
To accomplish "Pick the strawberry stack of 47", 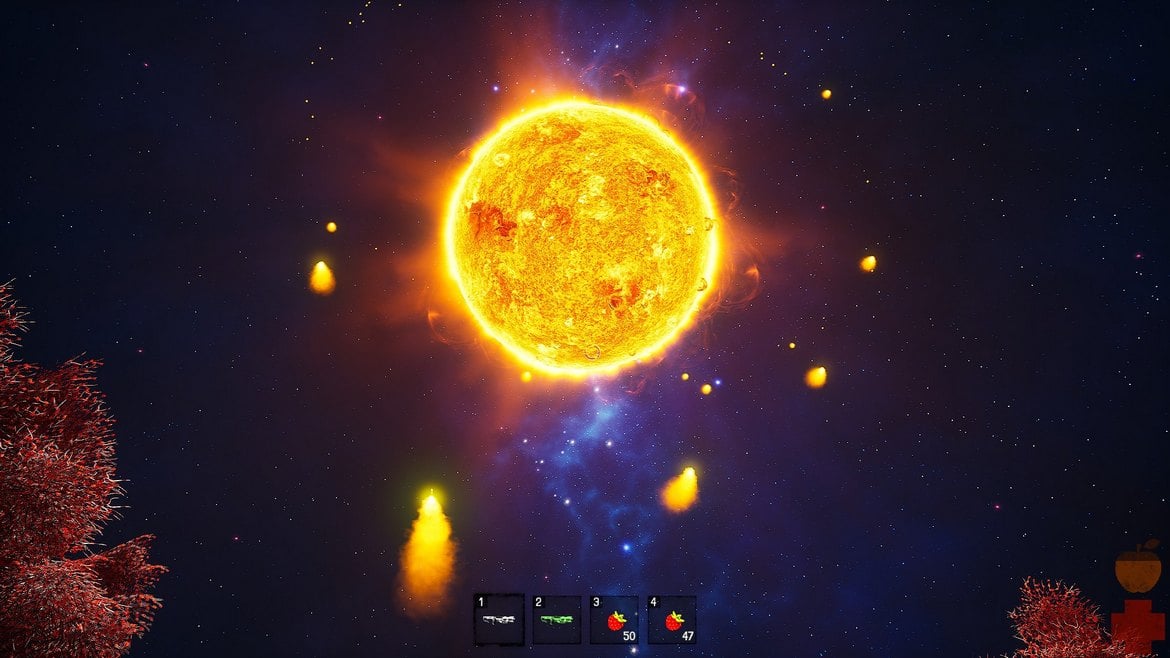I will click(x=672, y=620).
